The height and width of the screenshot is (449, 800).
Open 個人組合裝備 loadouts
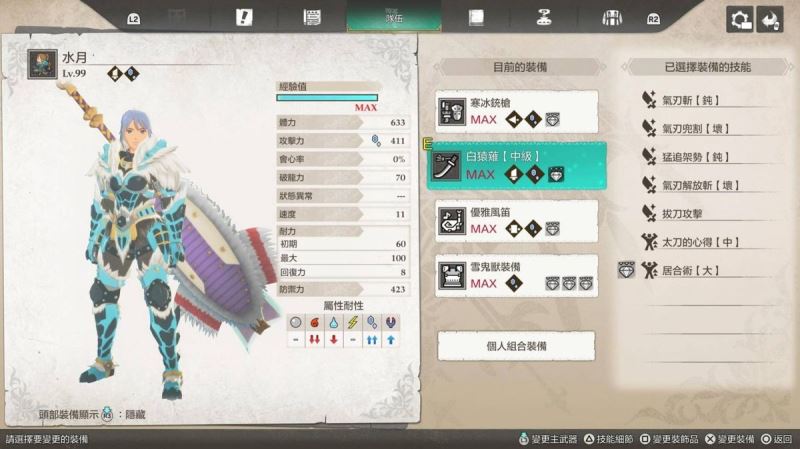pyautogui.click(x=517, y=345)
